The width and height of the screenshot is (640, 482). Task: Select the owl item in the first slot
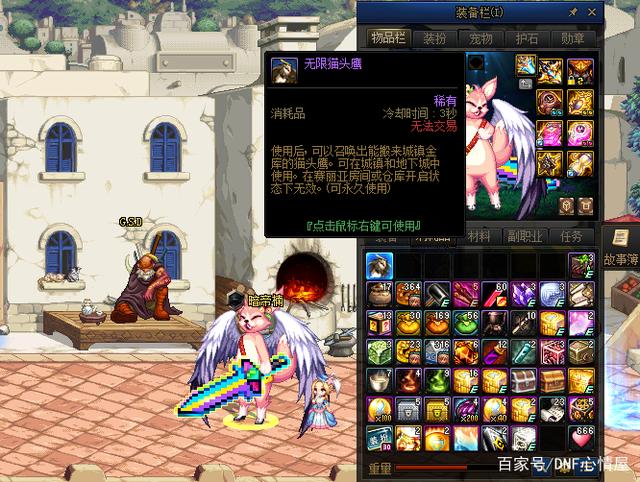click(x=378, y=265)
